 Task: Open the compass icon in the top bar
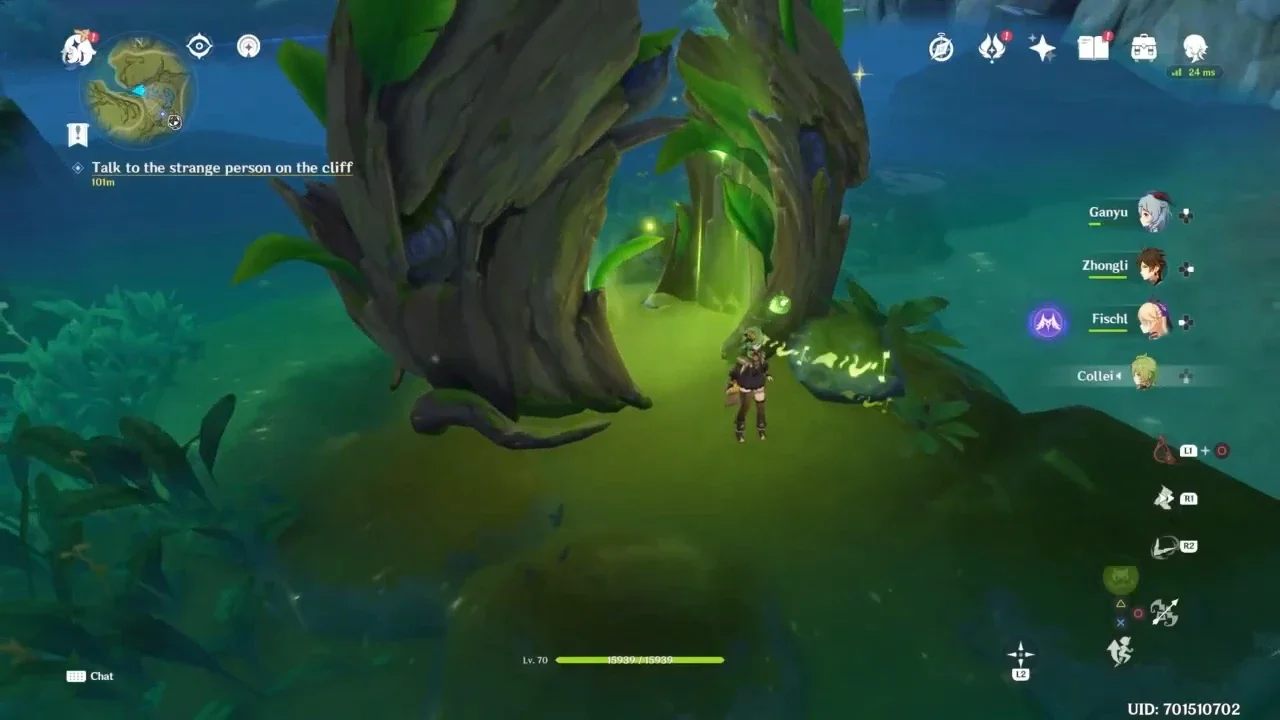(x=941, y=48)
